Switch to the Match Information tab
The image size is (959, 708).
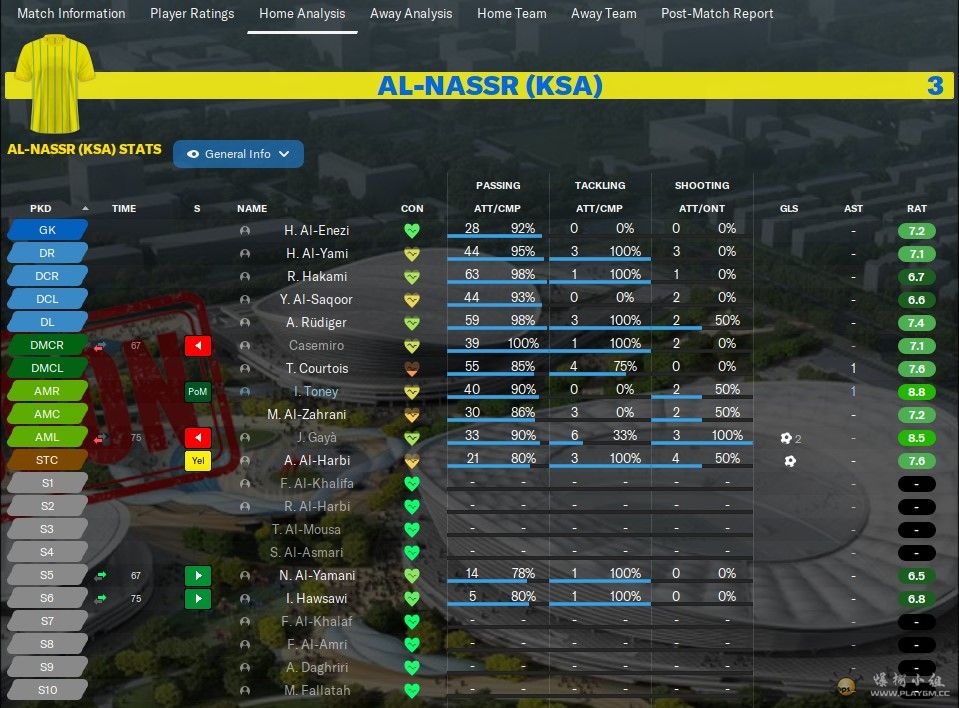(72, 14)
